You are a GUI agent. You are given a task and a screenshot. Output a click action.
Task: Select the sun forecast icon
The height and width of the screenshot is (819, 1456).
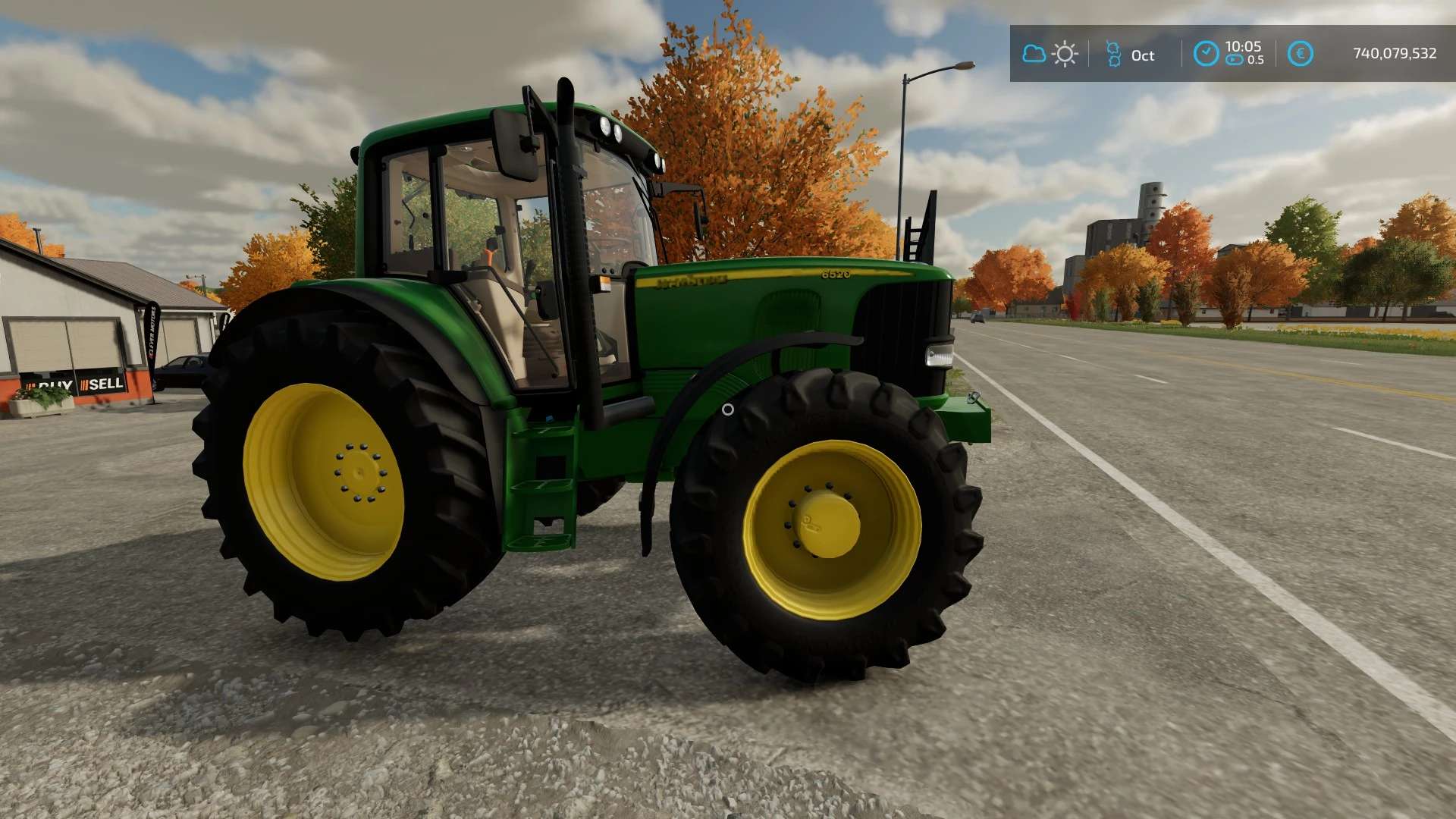pos(1065,54)
